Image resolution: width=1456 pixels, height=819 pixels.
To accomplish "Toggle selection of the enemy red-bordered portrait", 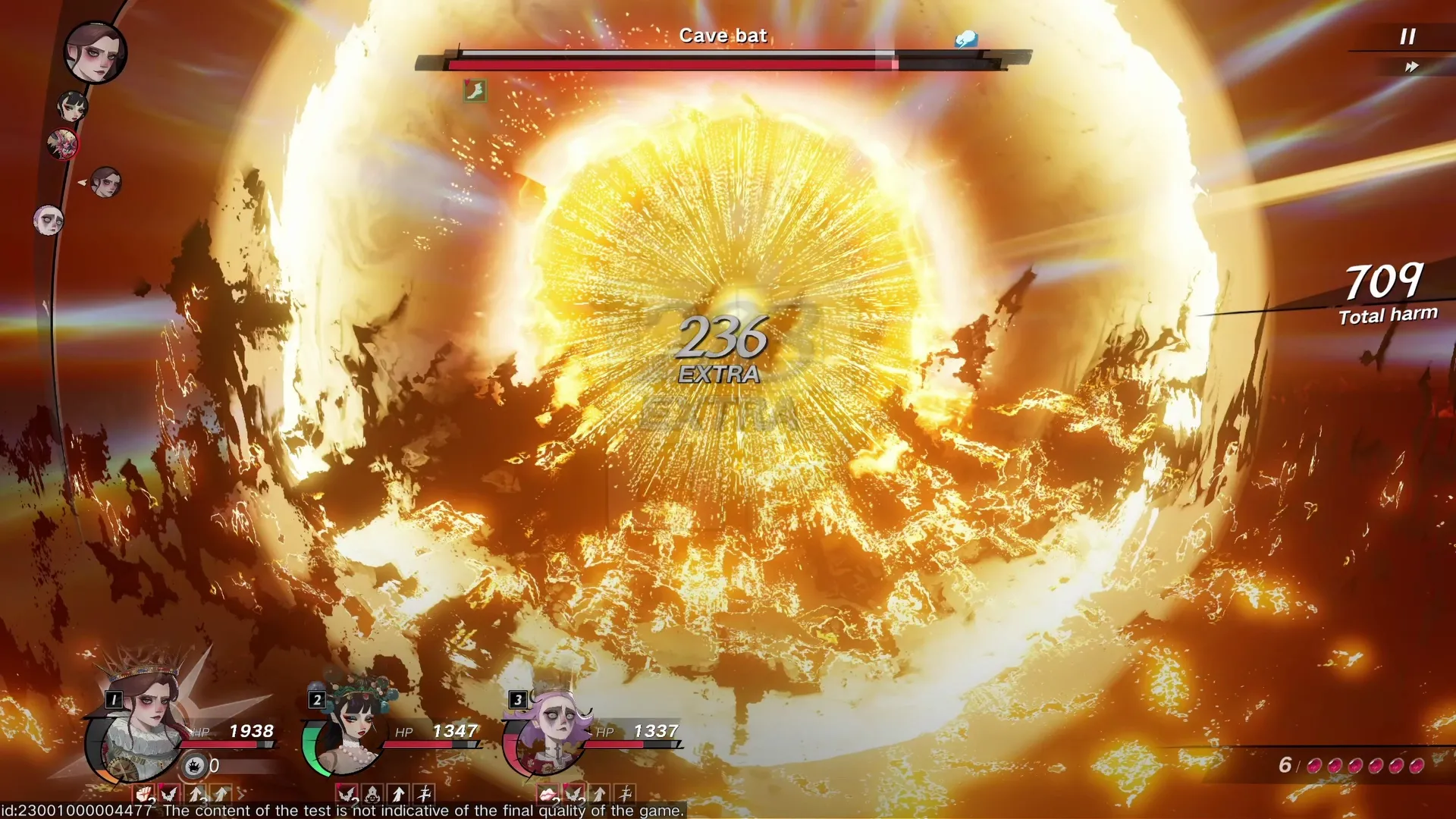I will tap(64, 144).
